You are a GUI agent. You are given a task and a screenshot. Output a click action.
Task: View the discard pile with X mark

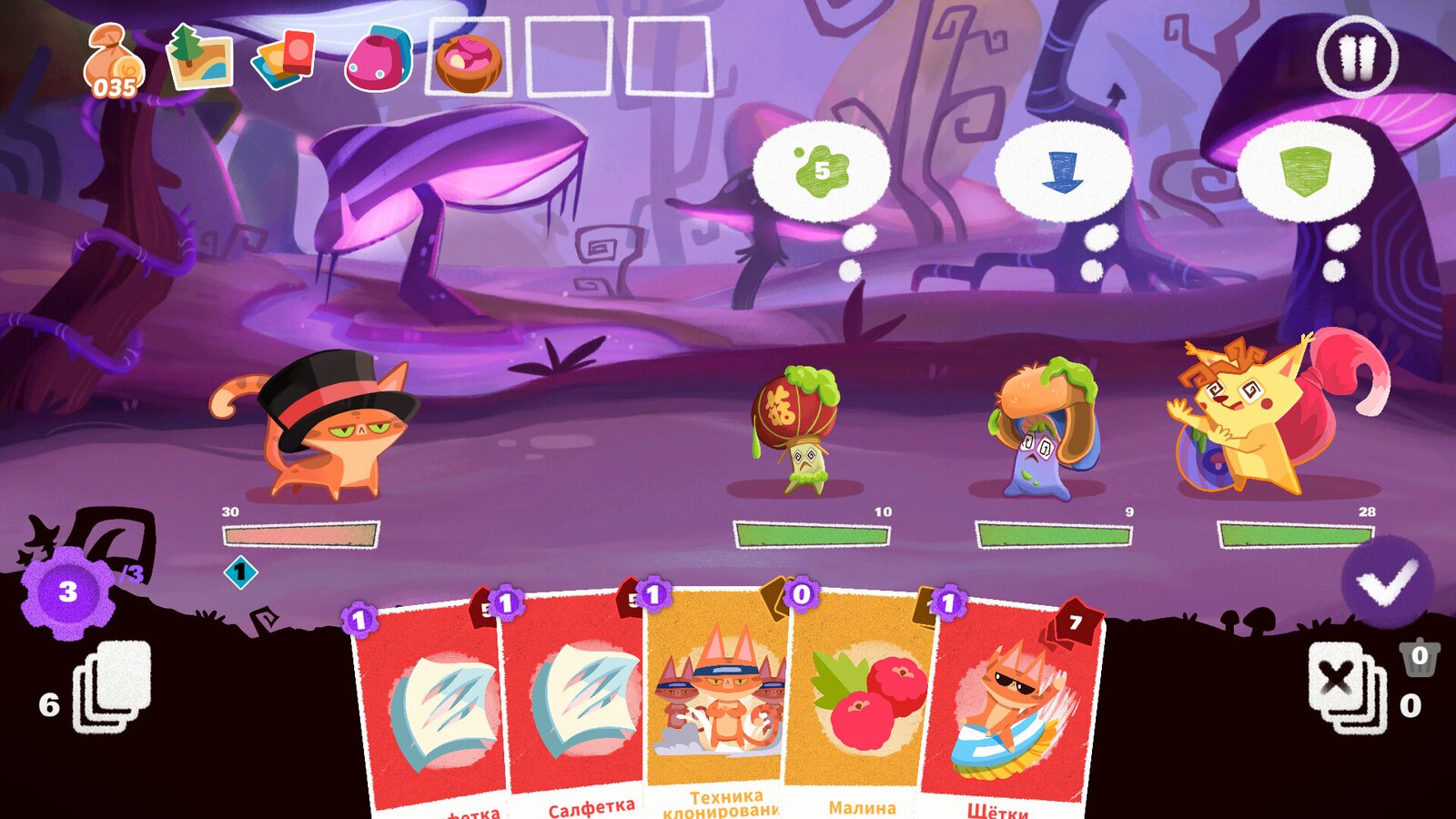(x=1344, y=687)
